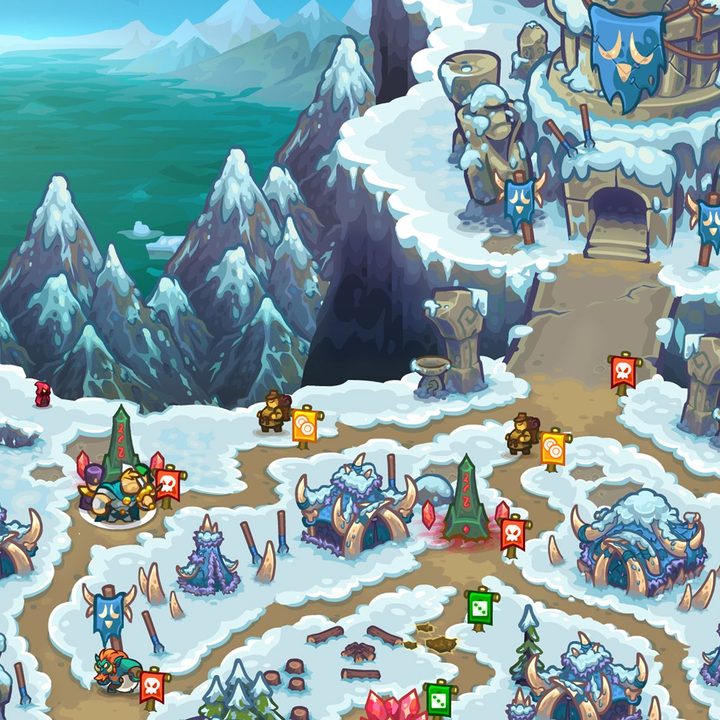Select the orange coin flag by the backpack traveler
Screen dimensions: 720x720
click(x=553, y=448)
